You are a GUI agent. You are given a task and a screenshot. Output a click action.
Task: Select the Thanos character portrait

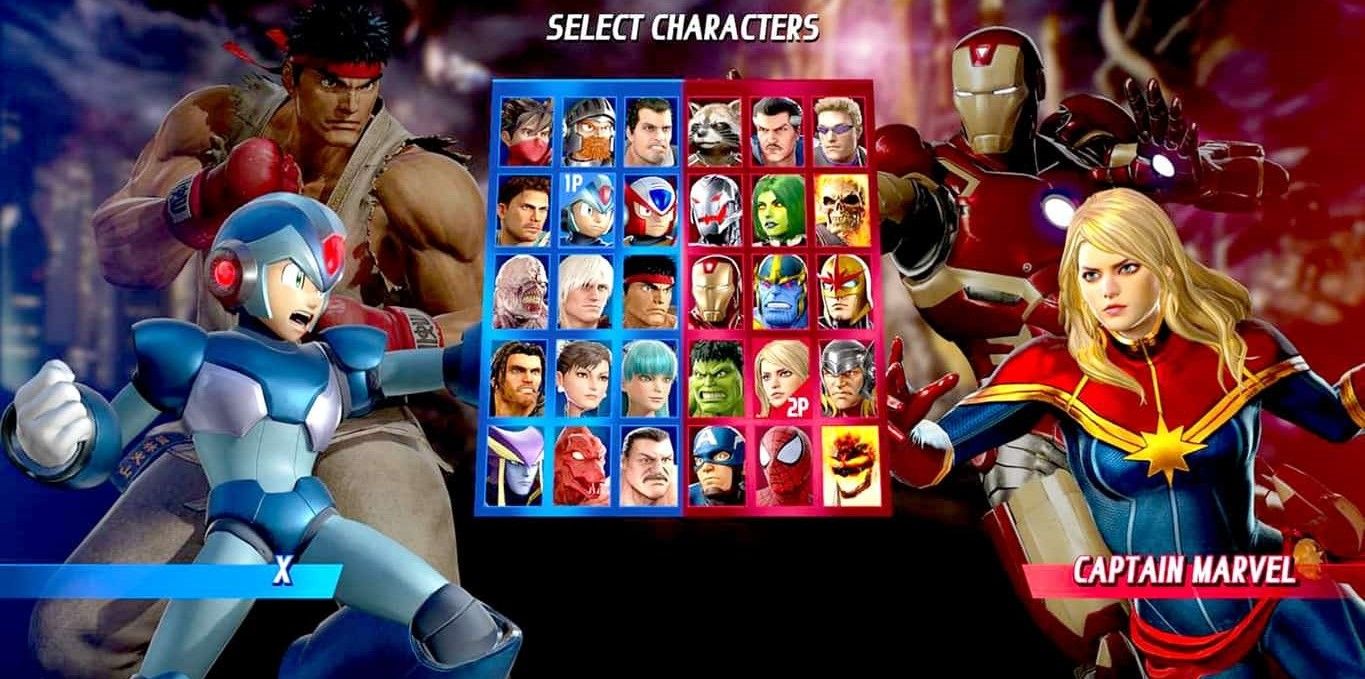click(779, 292)
